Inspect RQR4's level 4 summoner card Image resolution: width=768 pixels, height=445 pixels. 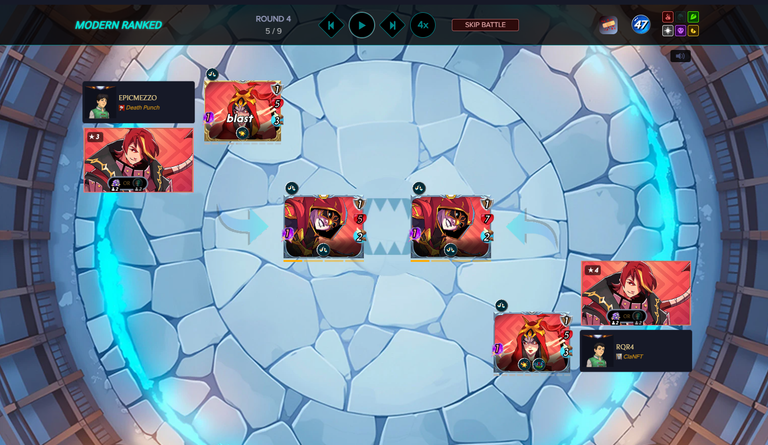[x=636, y=293]
